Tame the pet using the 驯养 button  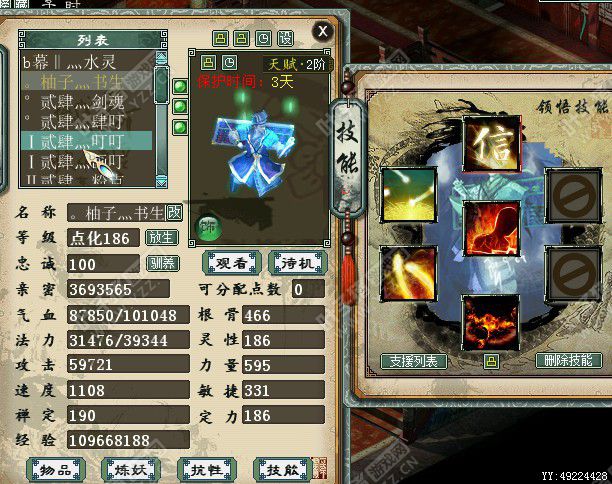tap(161, 264)
